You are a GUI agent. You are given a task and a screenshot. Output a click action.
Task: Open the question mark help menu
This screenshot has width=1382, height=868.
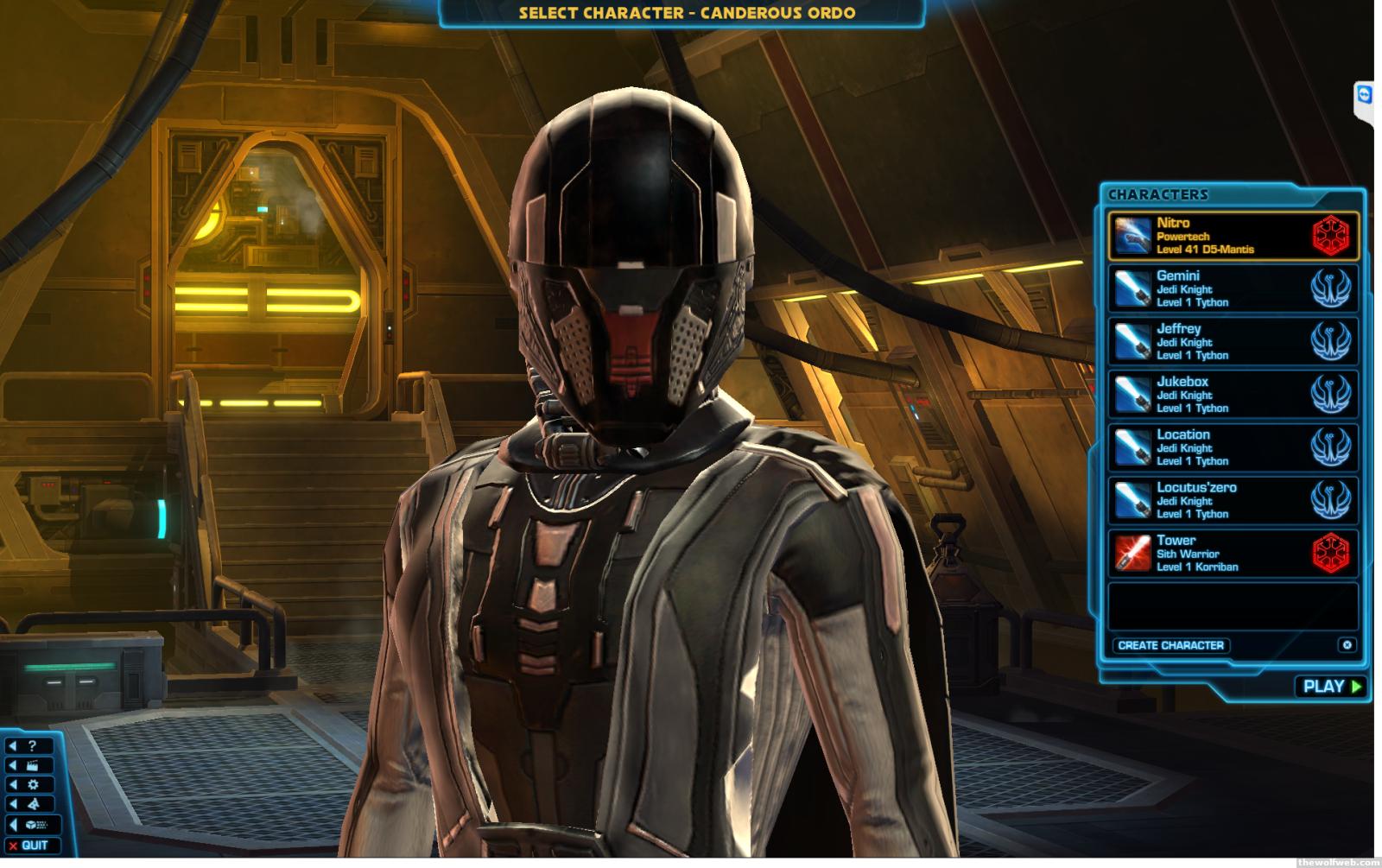click(x=29, y=746)
